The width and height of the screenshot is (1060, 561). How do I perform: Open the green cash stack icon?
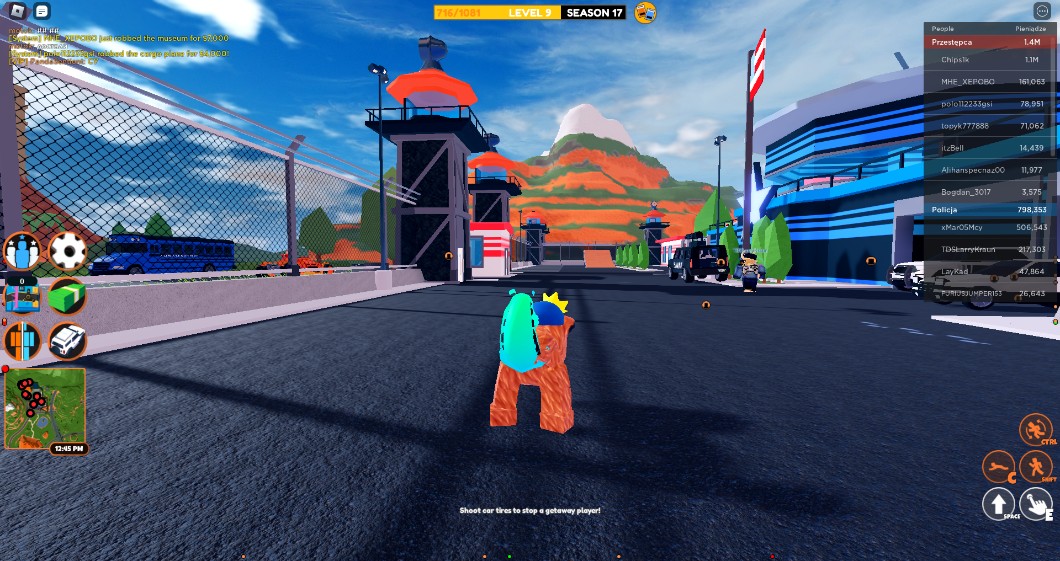[x=67, y=296]
